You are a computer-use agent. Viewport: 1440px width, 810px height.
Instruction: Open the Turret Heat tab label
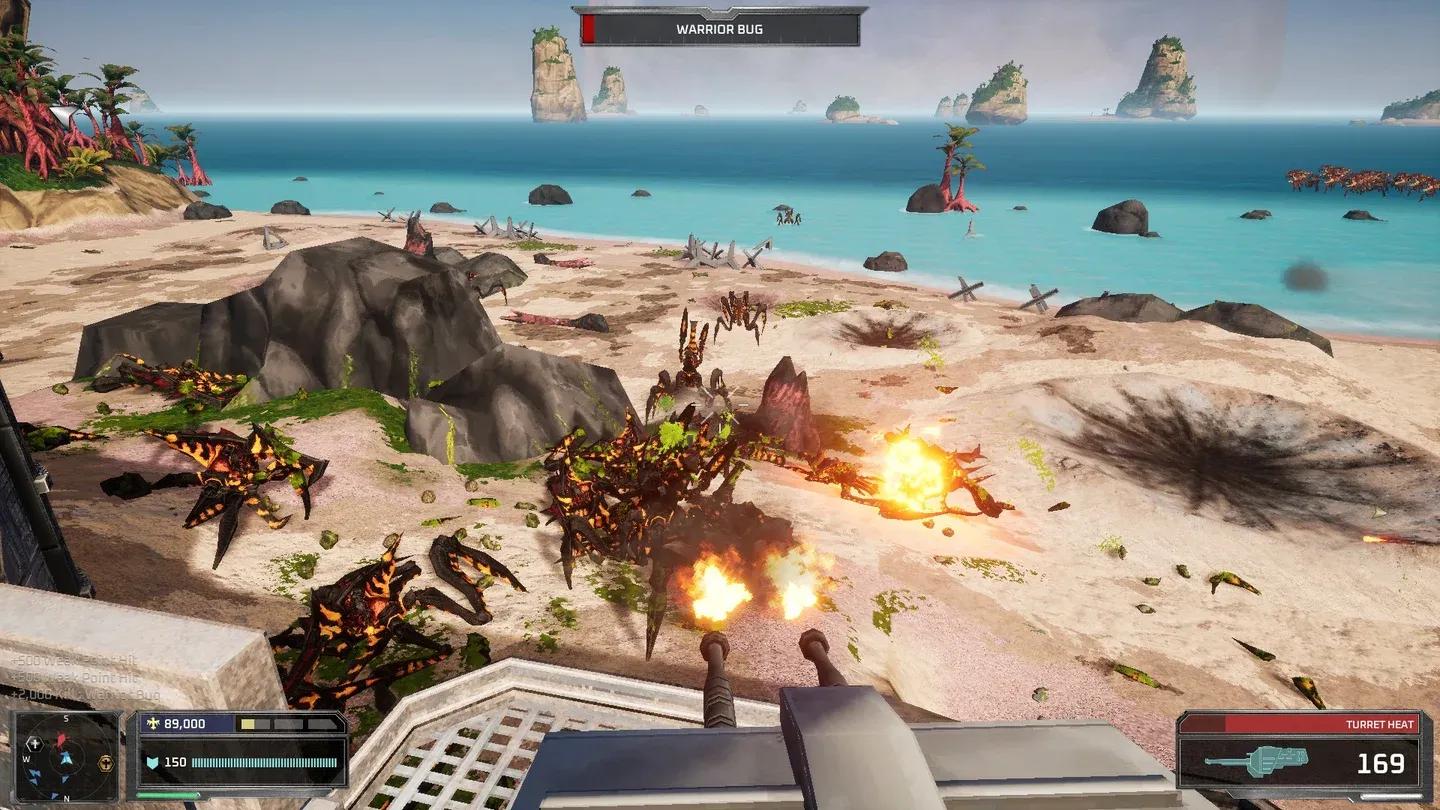tap(1380, 723)
